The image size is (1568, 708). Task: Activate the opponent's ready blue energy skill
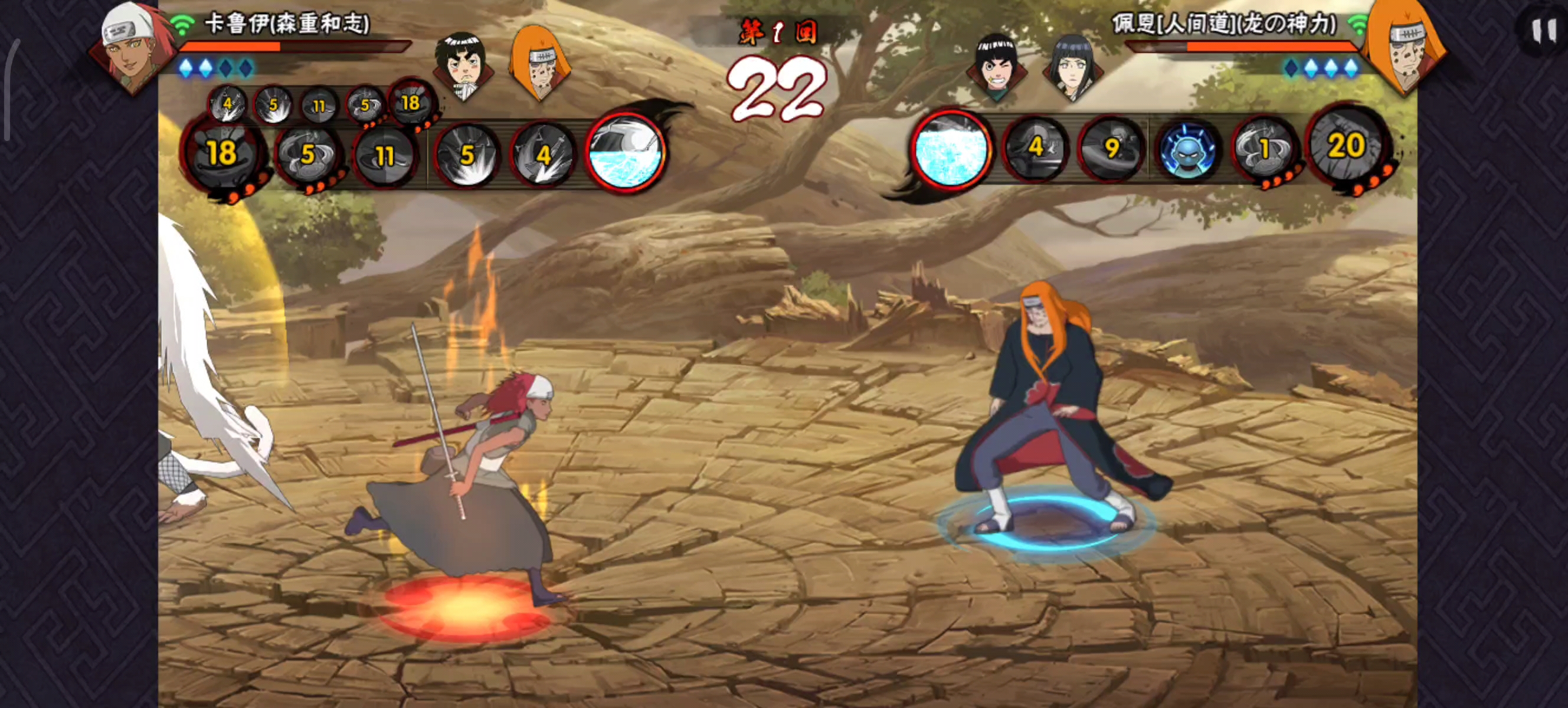(951, 149)
